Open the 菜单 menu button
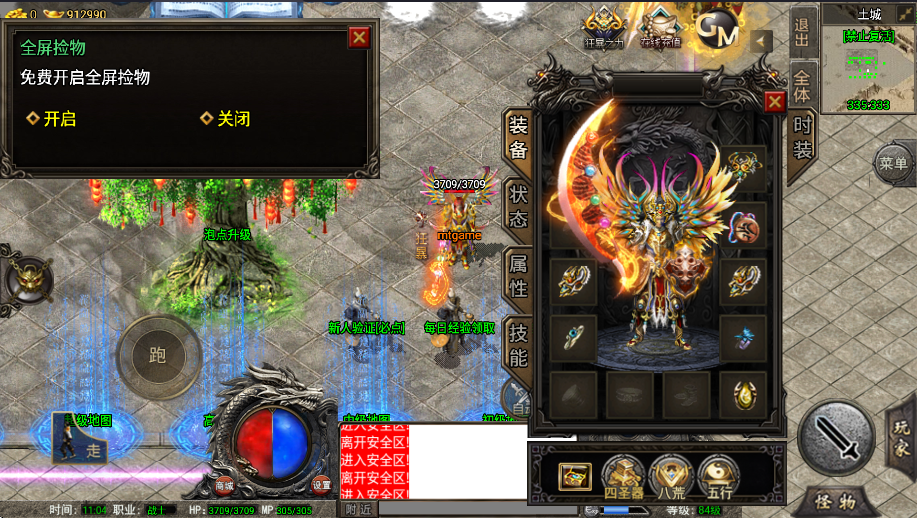The height and width of the screenshot is (518, 917). (x=893, y=163)
